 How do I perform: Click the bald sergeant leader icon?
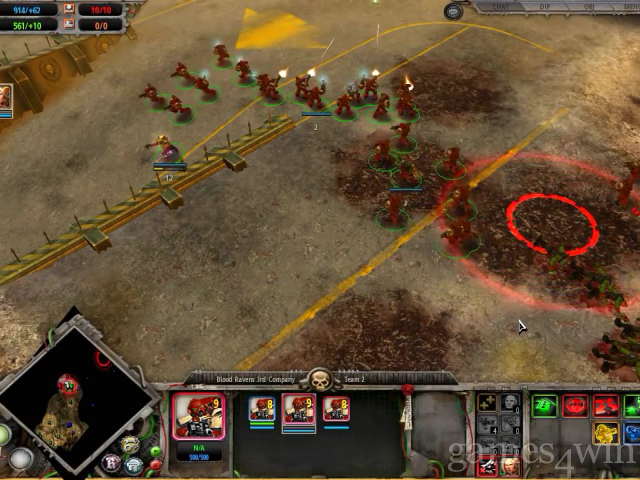pyautogui.click(x=510, y=402)
